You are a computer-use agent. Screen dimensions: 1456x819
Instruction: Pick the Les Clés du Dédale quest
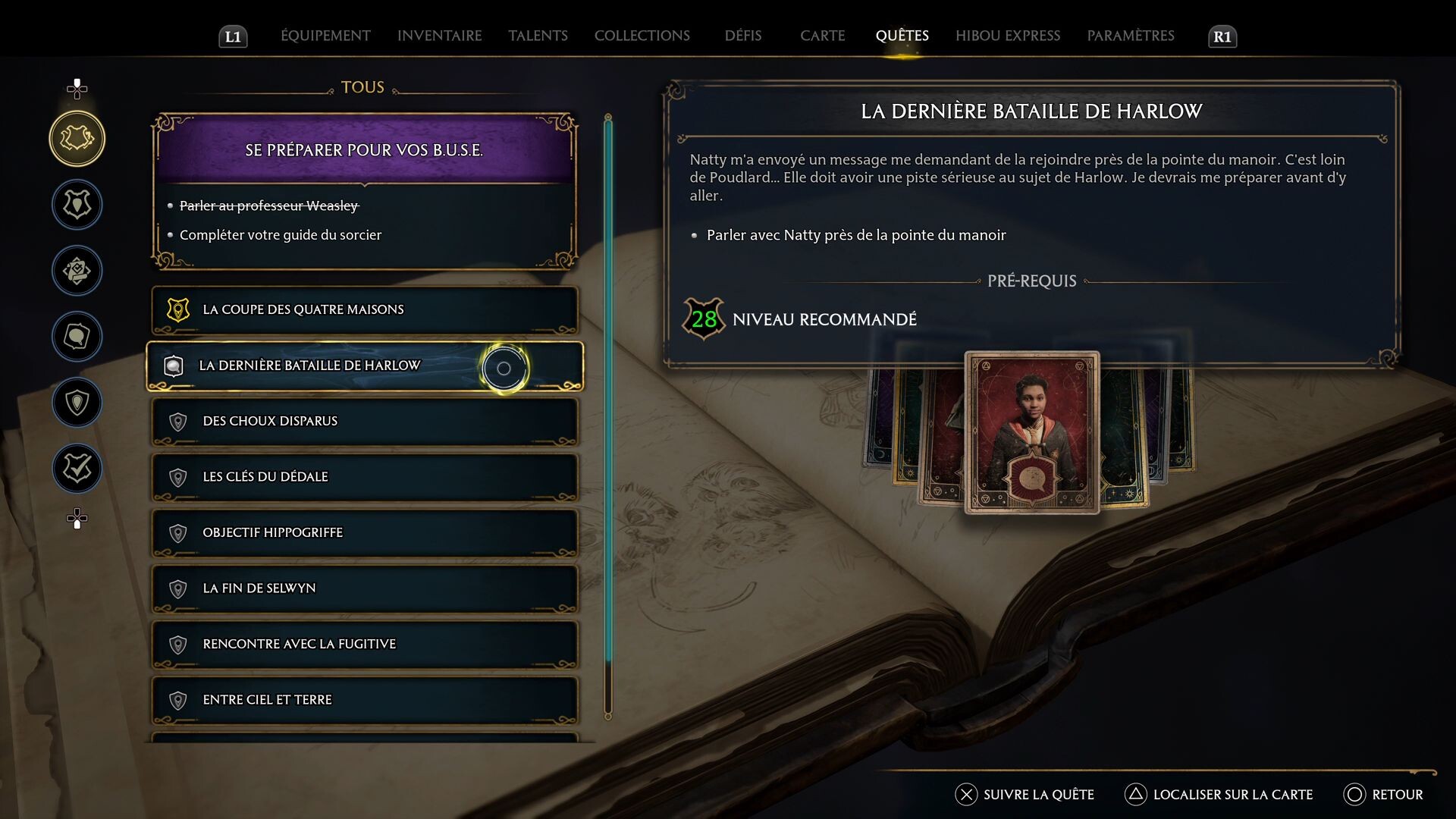pyautogui.click(x=364, y=477)
